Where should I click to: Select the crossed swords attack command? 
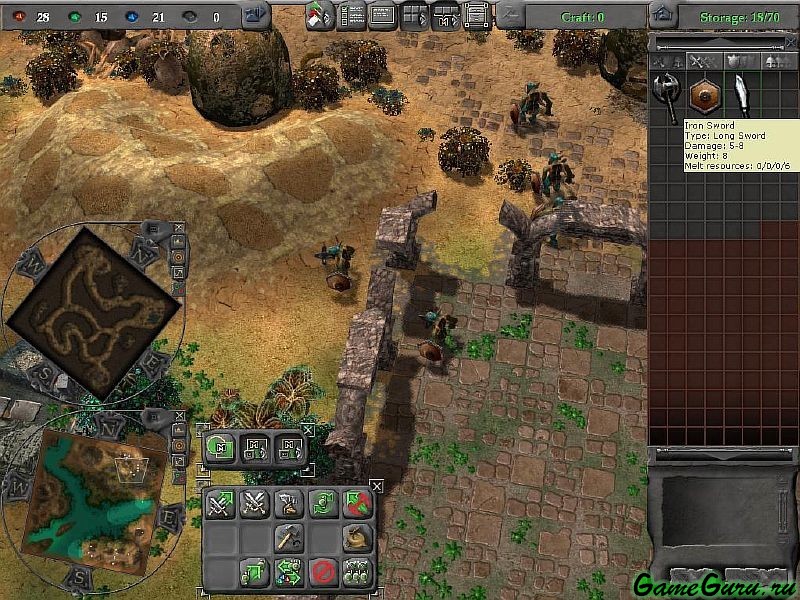[x=254, y=504]
